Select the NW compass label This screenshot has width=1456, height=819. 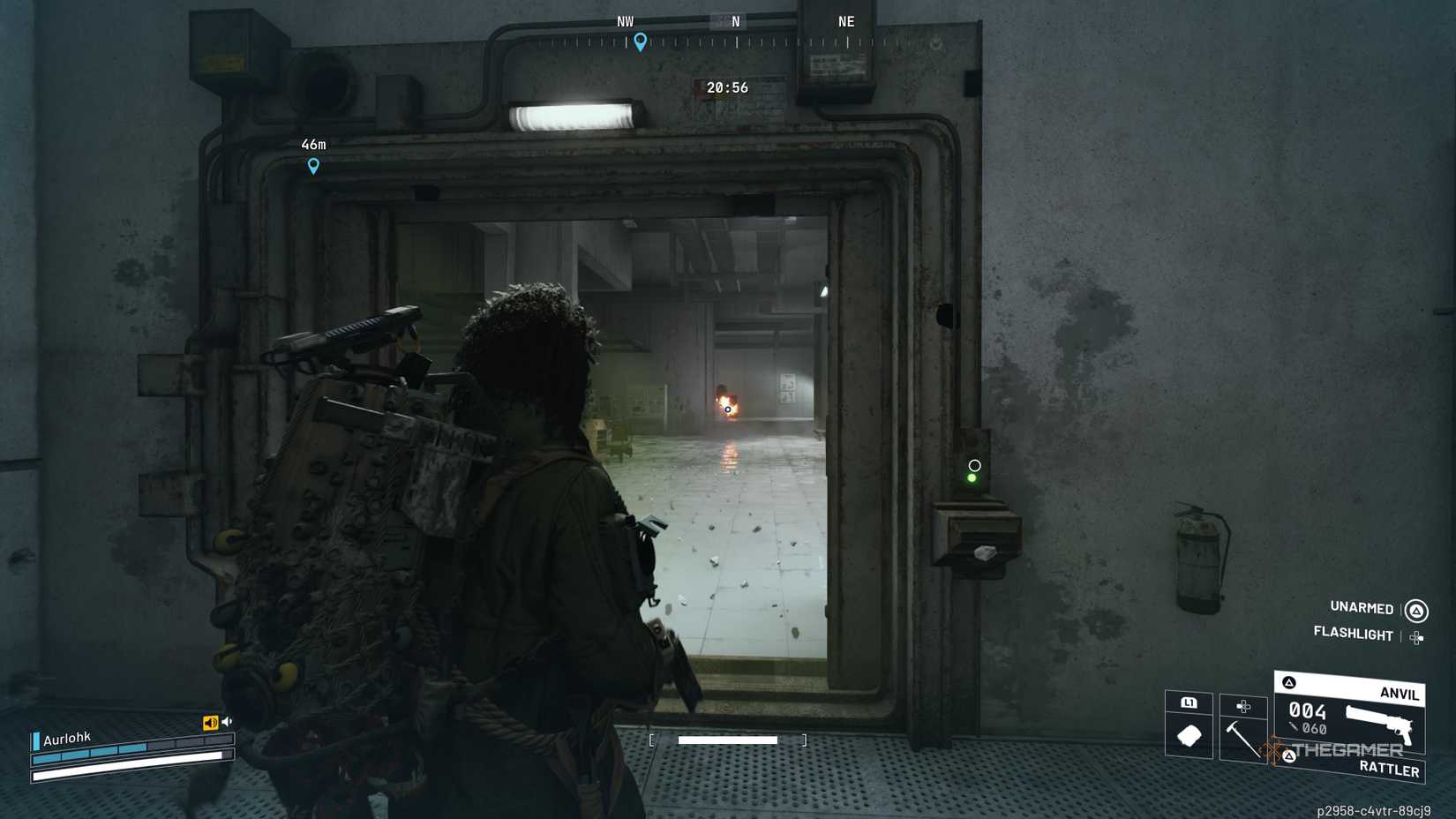pyautogui.click(x=627, y=21)
